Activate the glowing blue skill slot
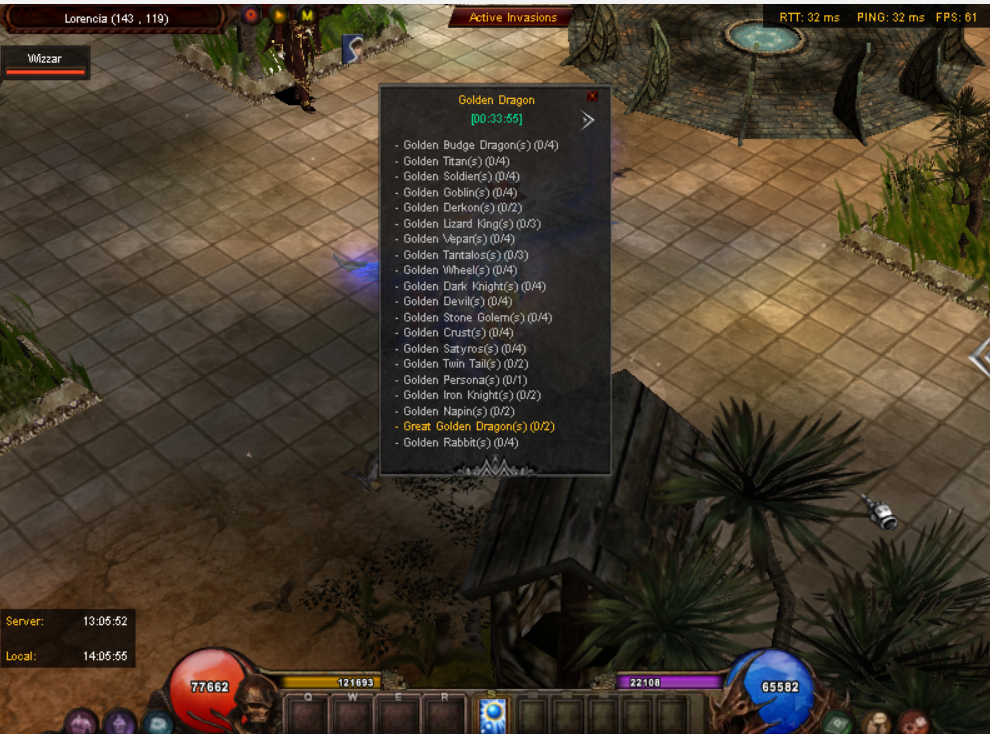Image resolution: width=990 pixels, height=734 pixels. (493, 714)
